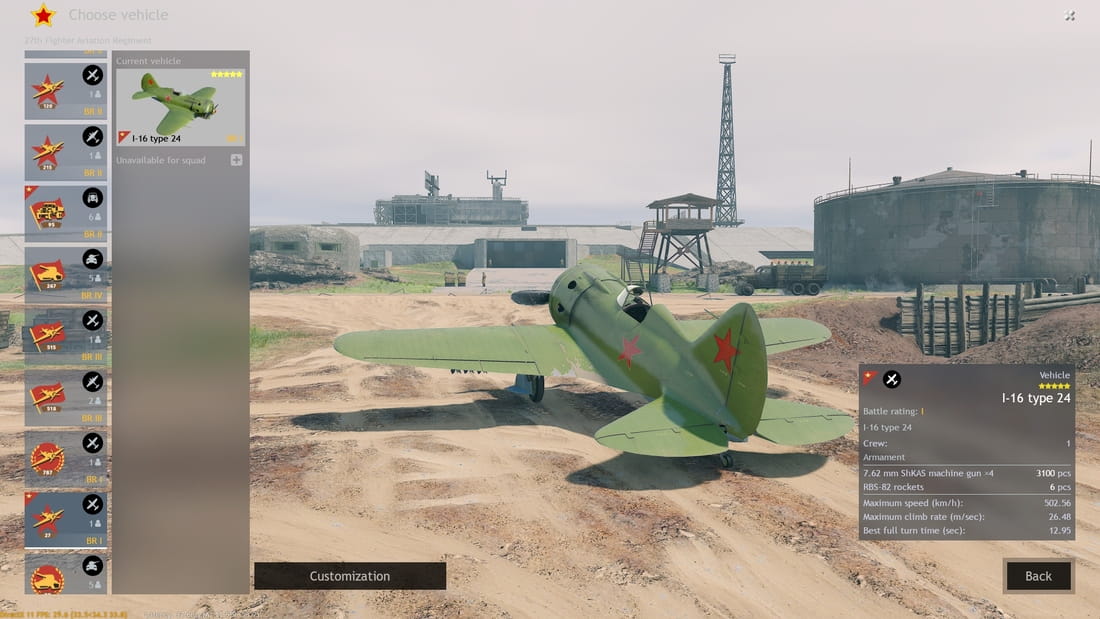This screenshot has width=1100, height=619.
Task: Go back with the Back button
Action: click(1038, 576)
